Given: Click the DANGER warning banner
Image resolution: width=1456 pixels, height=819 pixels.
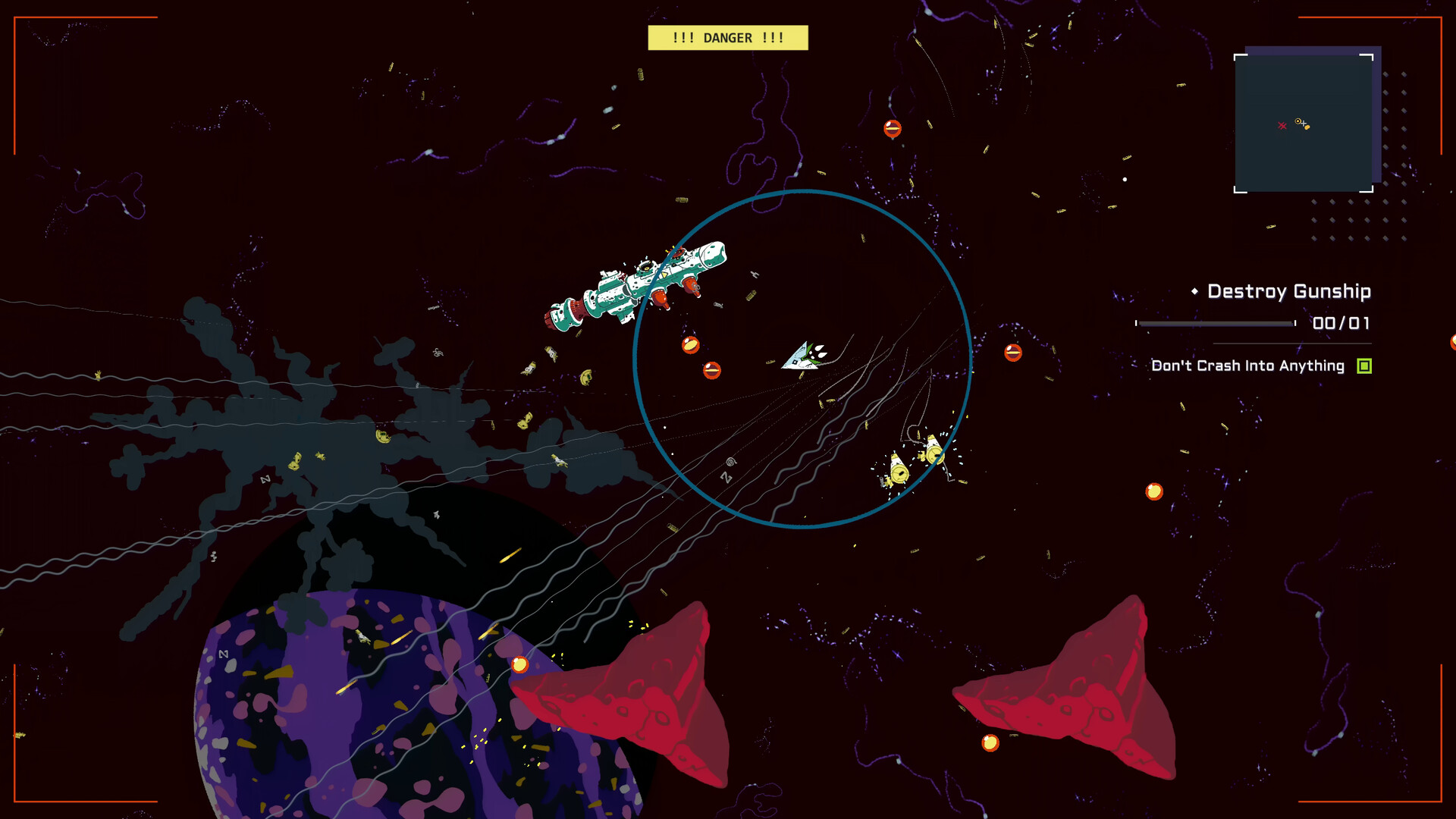Looking at the screenshot, I should [x=728, y=37].
